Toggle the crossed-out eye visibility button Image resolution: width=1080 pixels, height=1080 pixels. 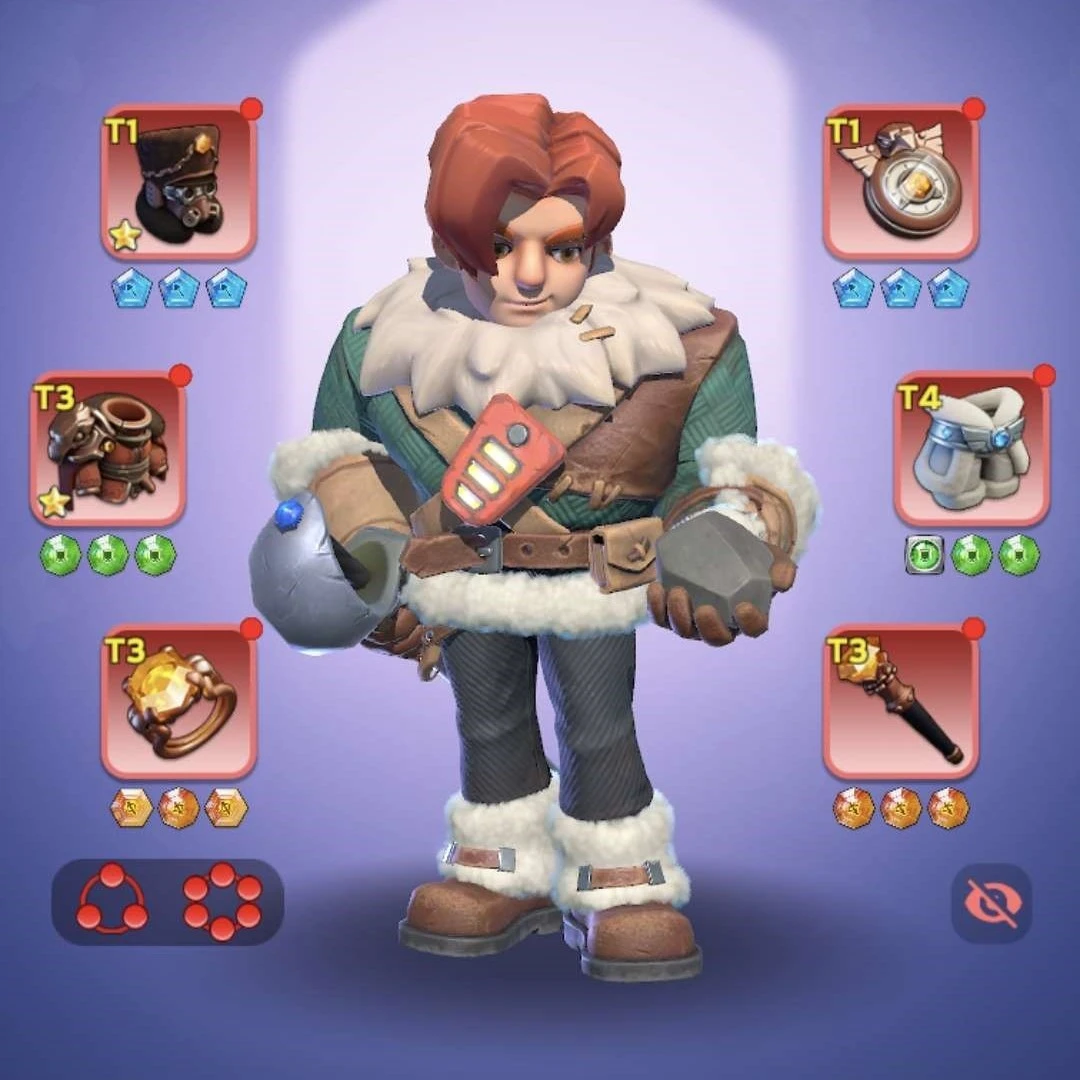[991, 903]
